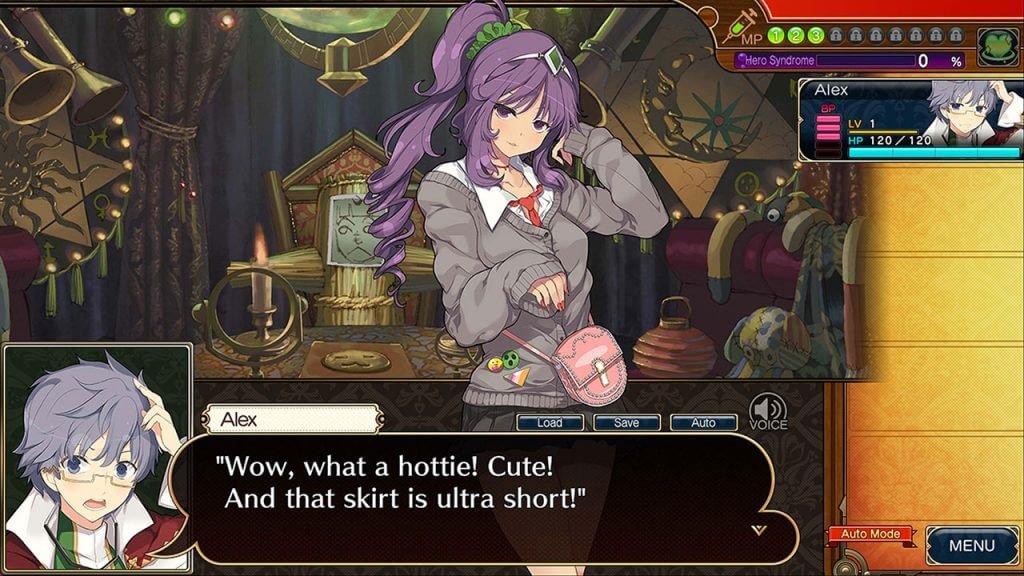Select Alex's party status panel

[909, 120]
